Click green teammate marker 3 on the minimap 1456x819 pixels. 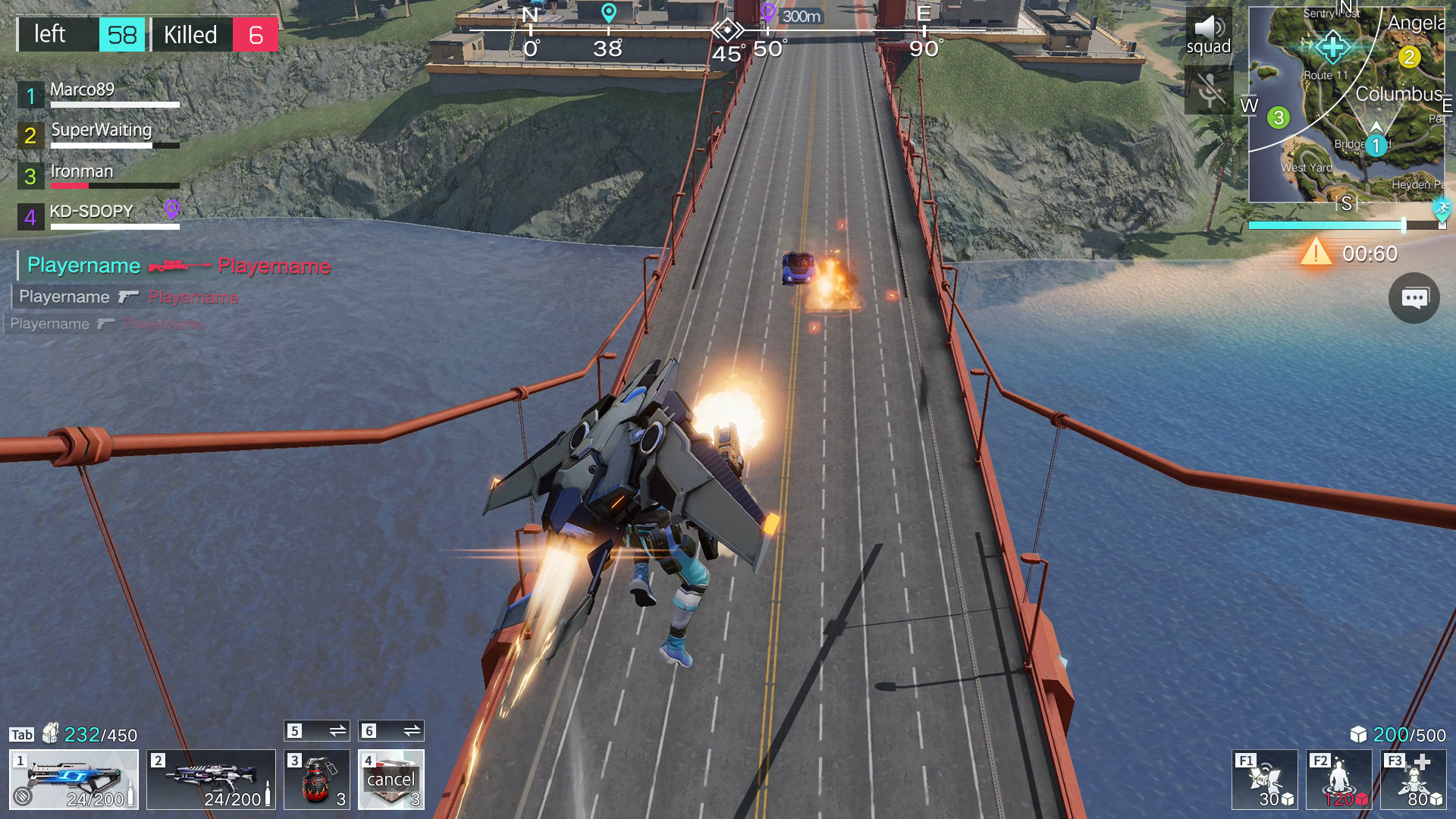click(x=1279, y=118)
